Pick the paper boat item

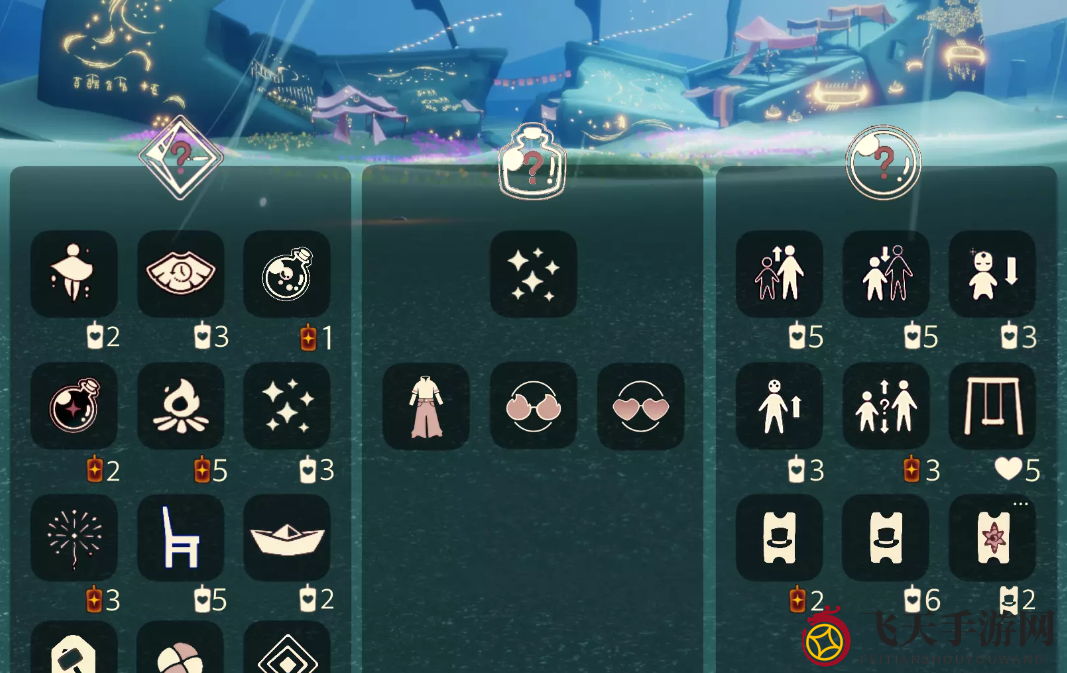(x=287, y=537)
